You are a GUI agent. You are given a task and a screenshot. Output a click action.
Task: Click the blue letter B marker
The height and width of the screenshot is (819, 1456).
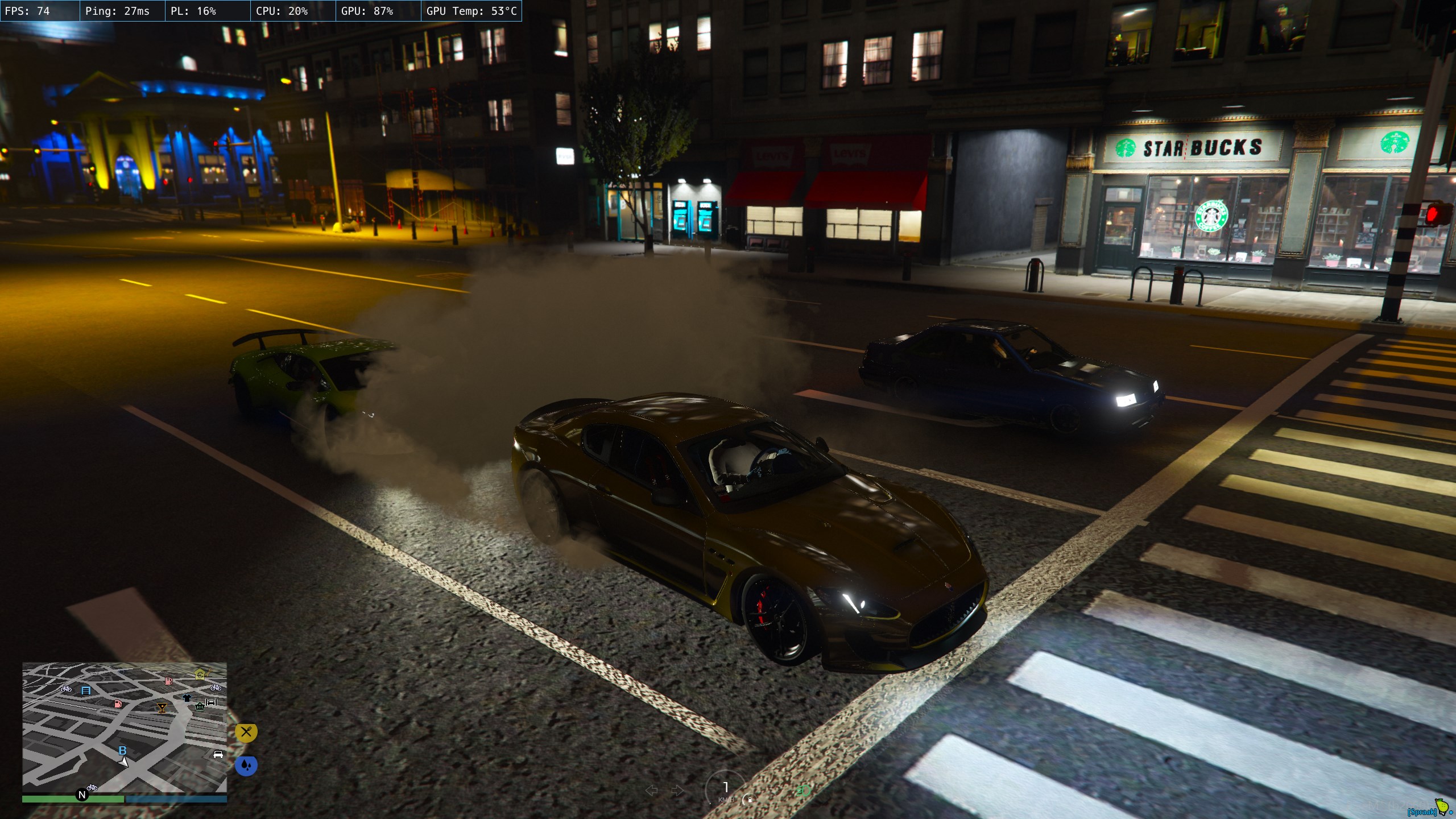tap(122, 751)
